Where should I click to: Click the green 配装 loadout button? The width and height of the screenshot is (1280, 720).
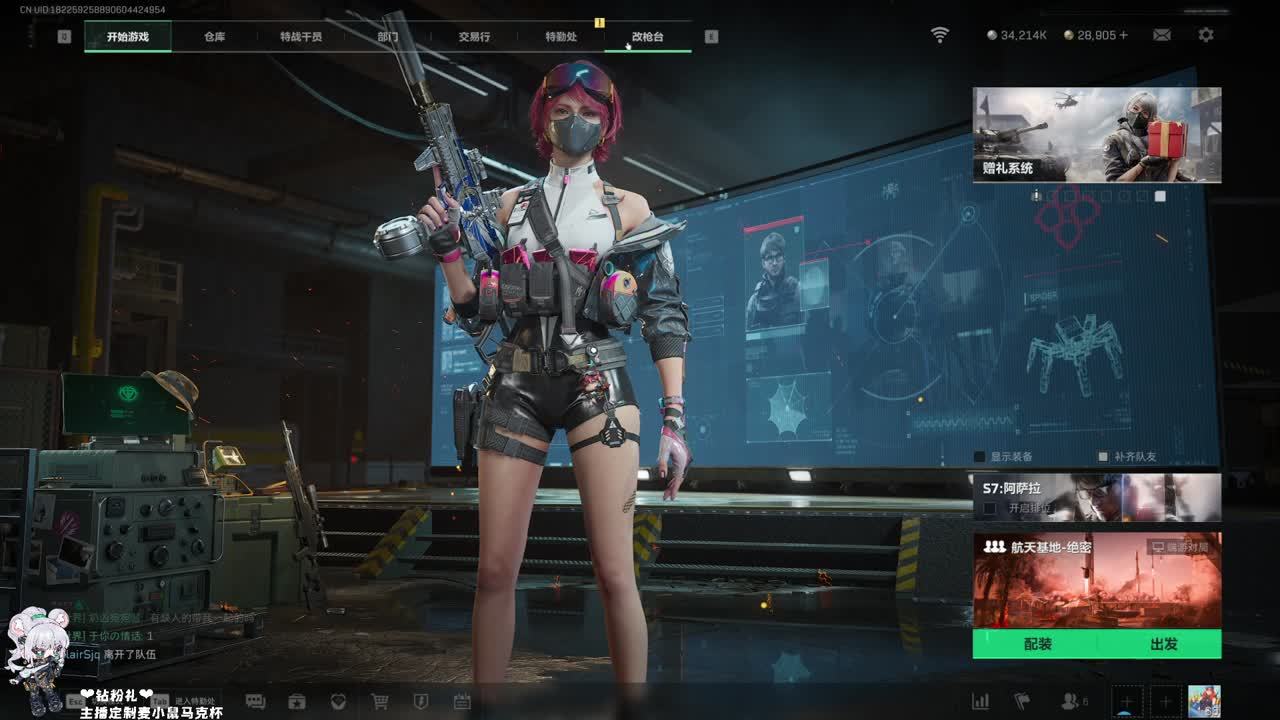(1037, 644)
